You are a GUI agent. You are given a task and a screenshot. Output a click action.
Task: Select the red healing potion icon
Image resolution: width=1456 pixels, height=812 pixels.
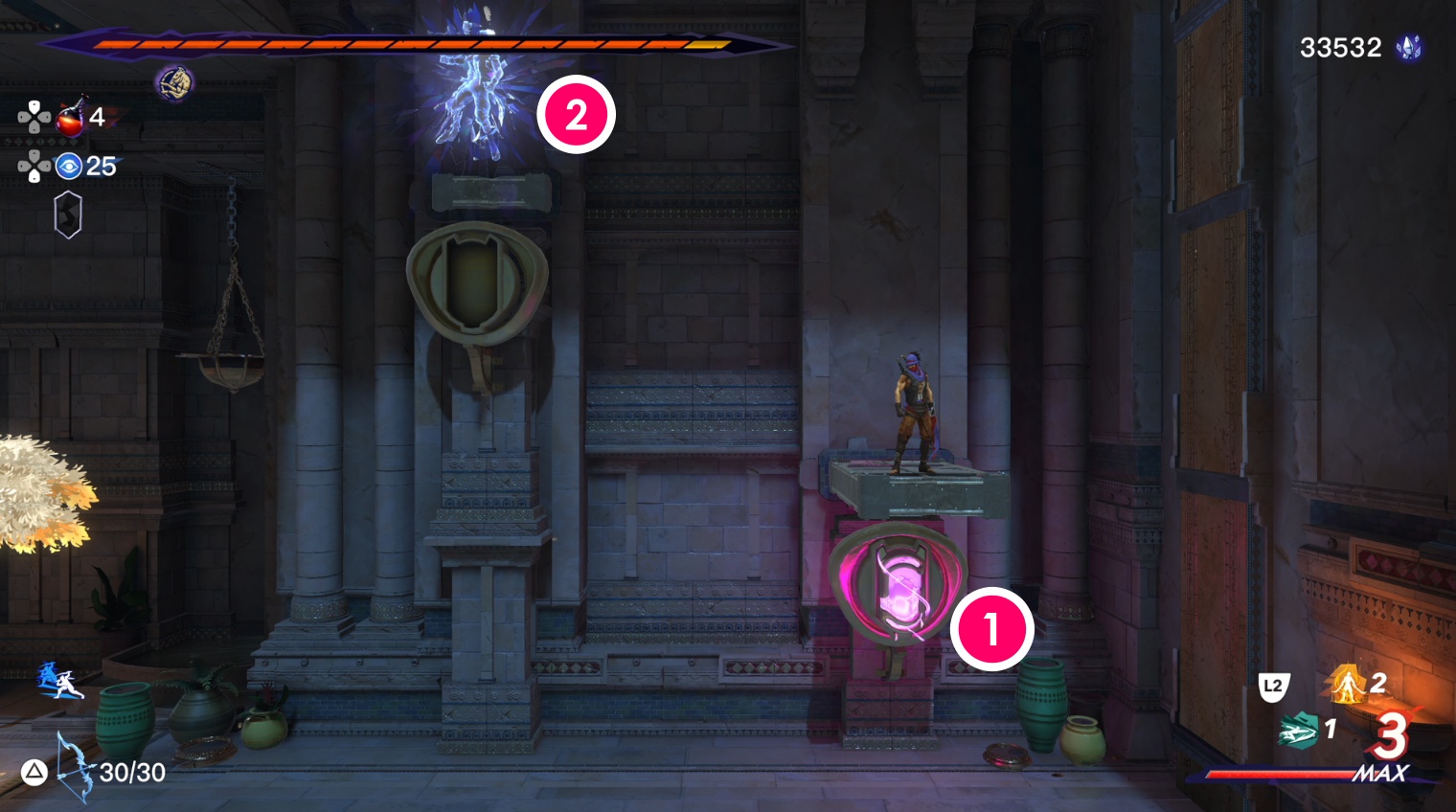tap(71, 117)
